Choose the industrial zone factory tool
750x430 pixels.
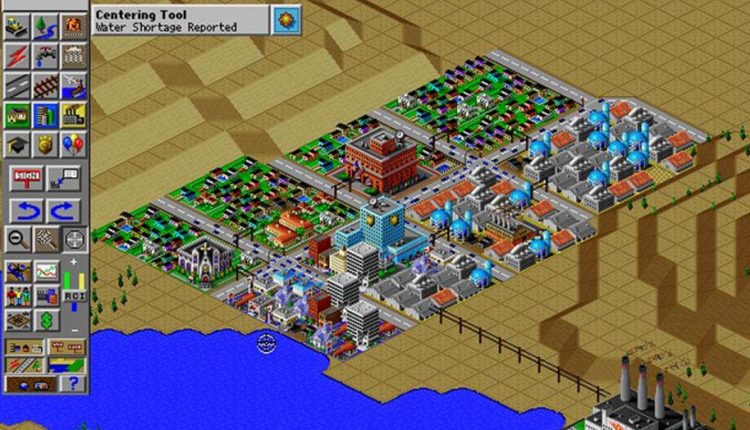(x=74, y=114)
